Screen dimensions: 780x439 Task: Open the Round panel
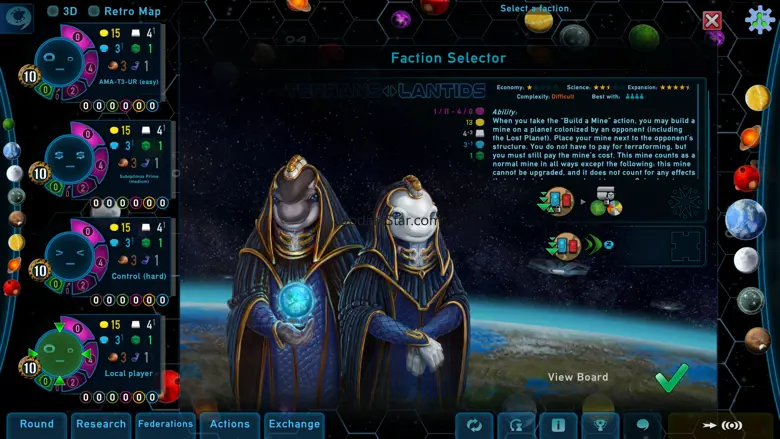[37, 425]
